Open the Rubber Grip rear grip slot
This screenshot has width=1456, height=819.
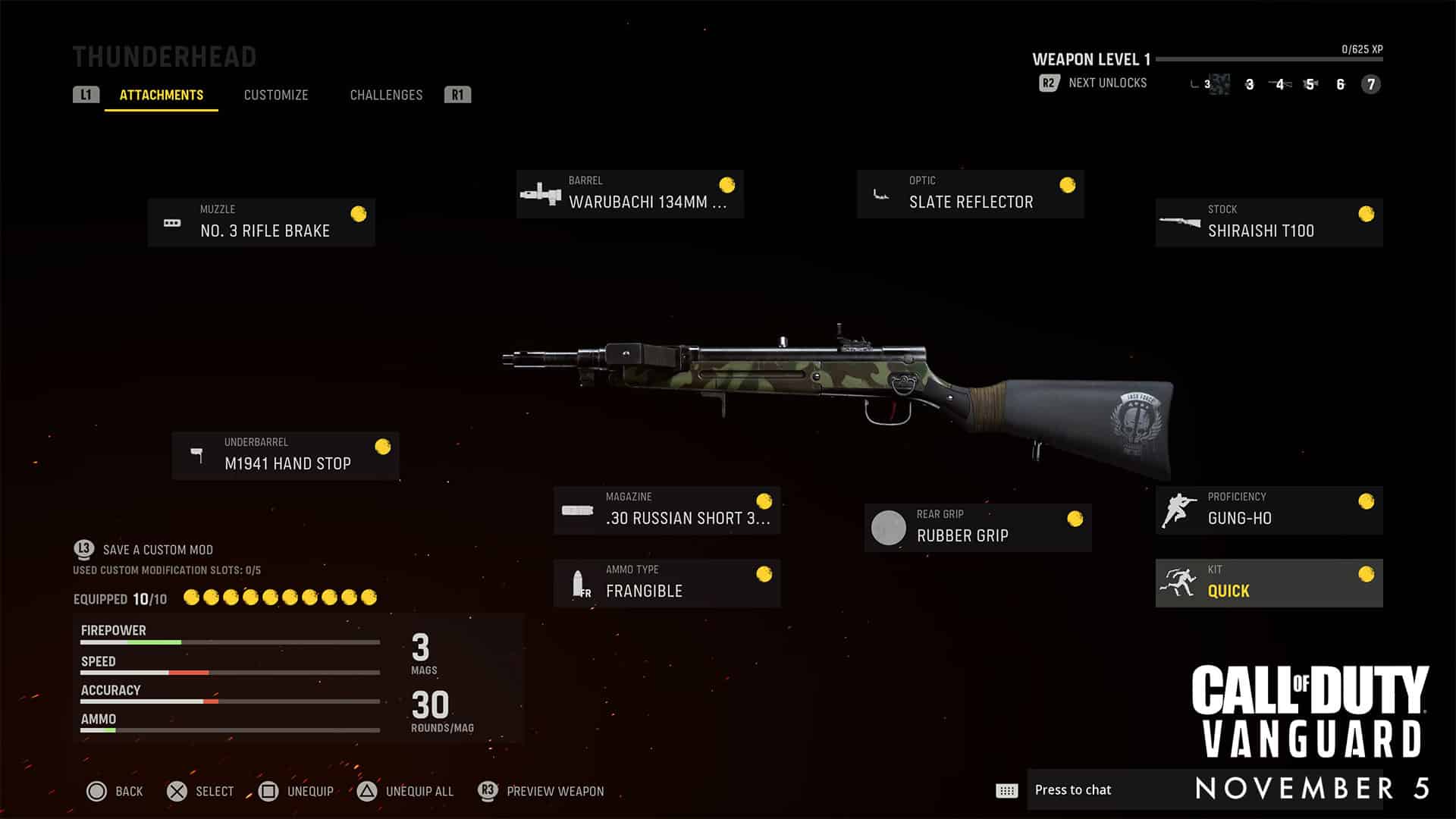pos(977,527)
